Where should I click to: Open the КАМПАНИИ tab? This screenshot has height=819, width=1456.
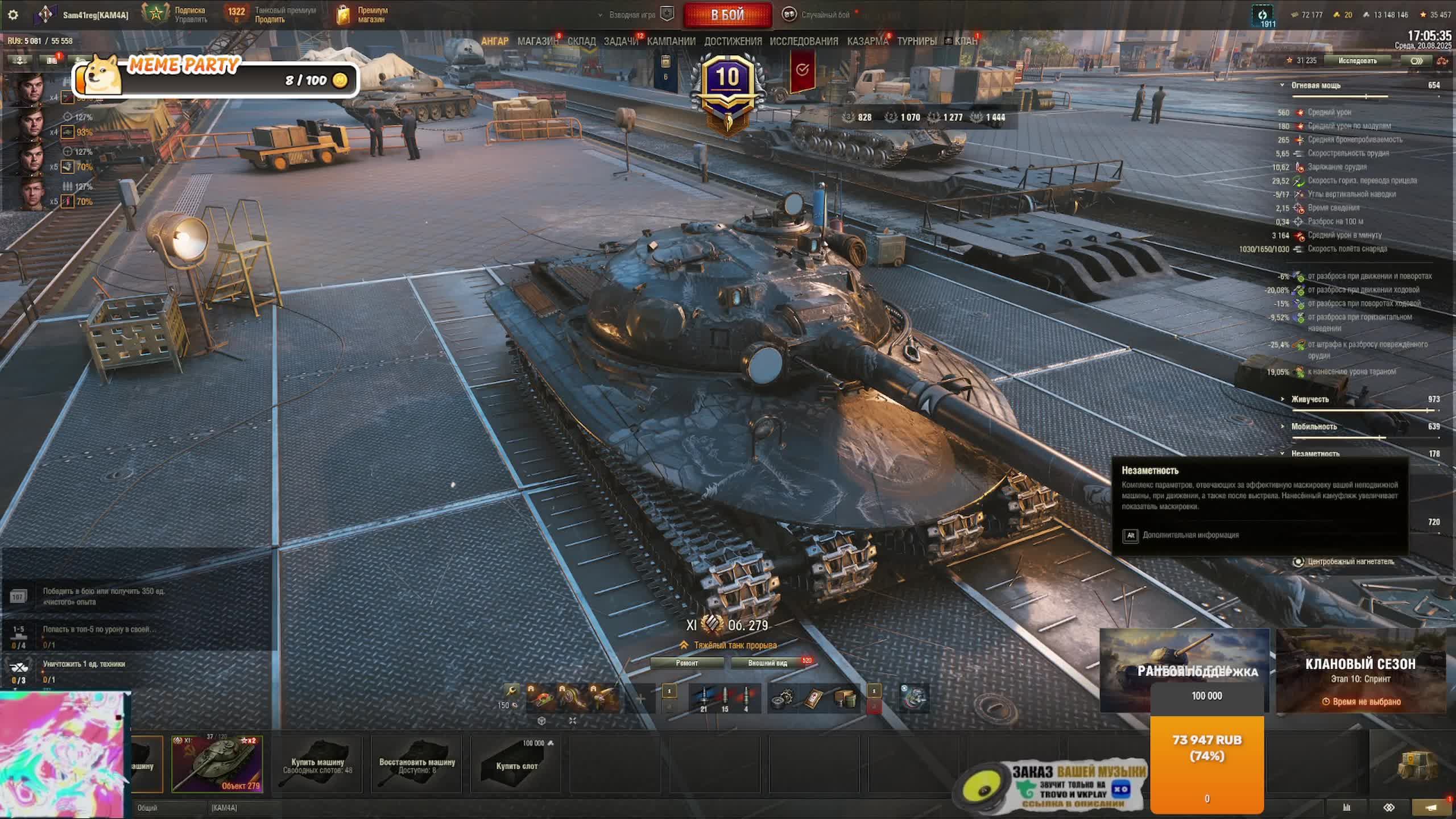click(671, 41)
